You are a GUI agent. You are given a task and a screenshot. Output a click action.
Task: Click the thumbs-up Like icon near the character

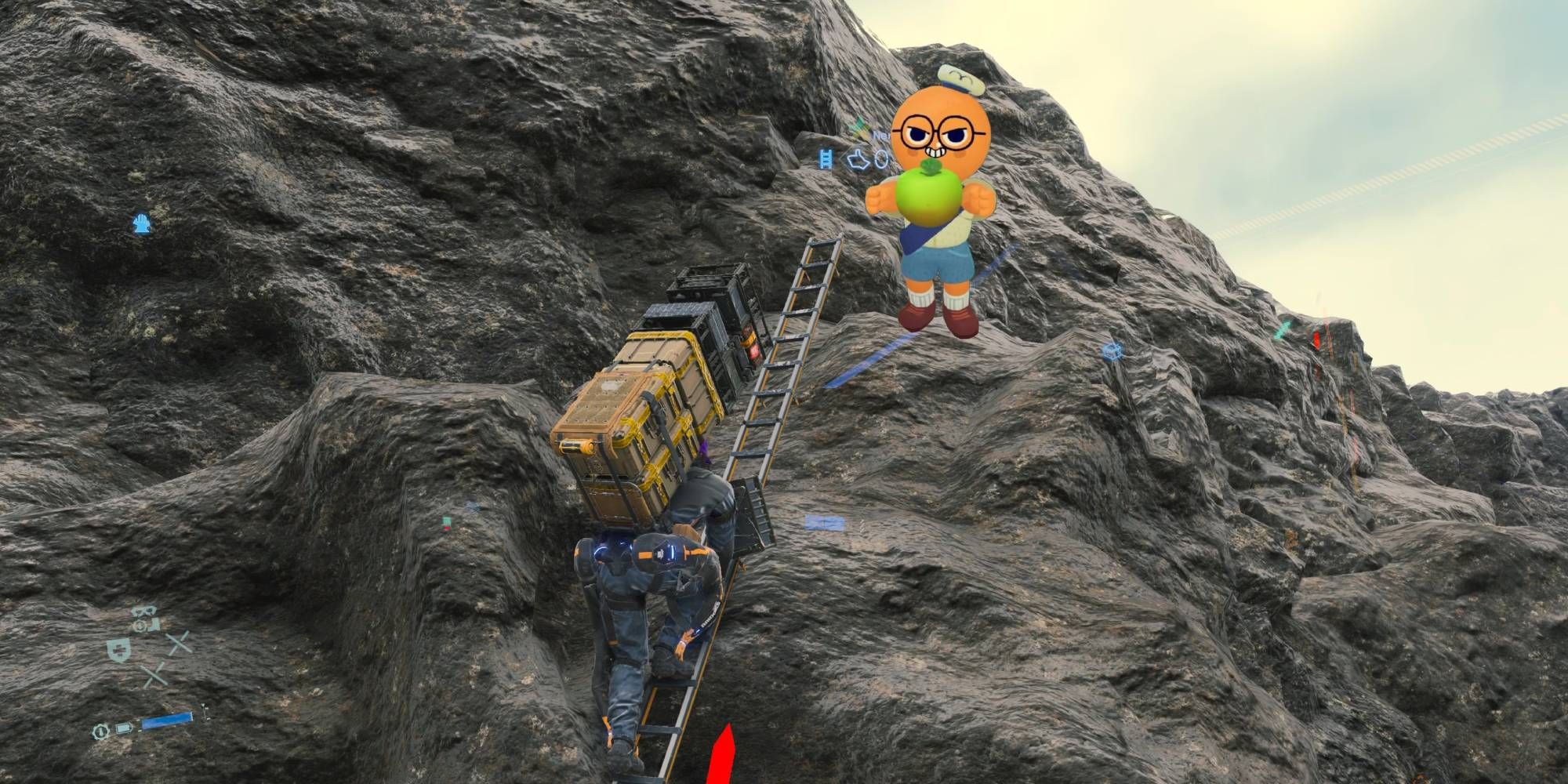[858, 159]
